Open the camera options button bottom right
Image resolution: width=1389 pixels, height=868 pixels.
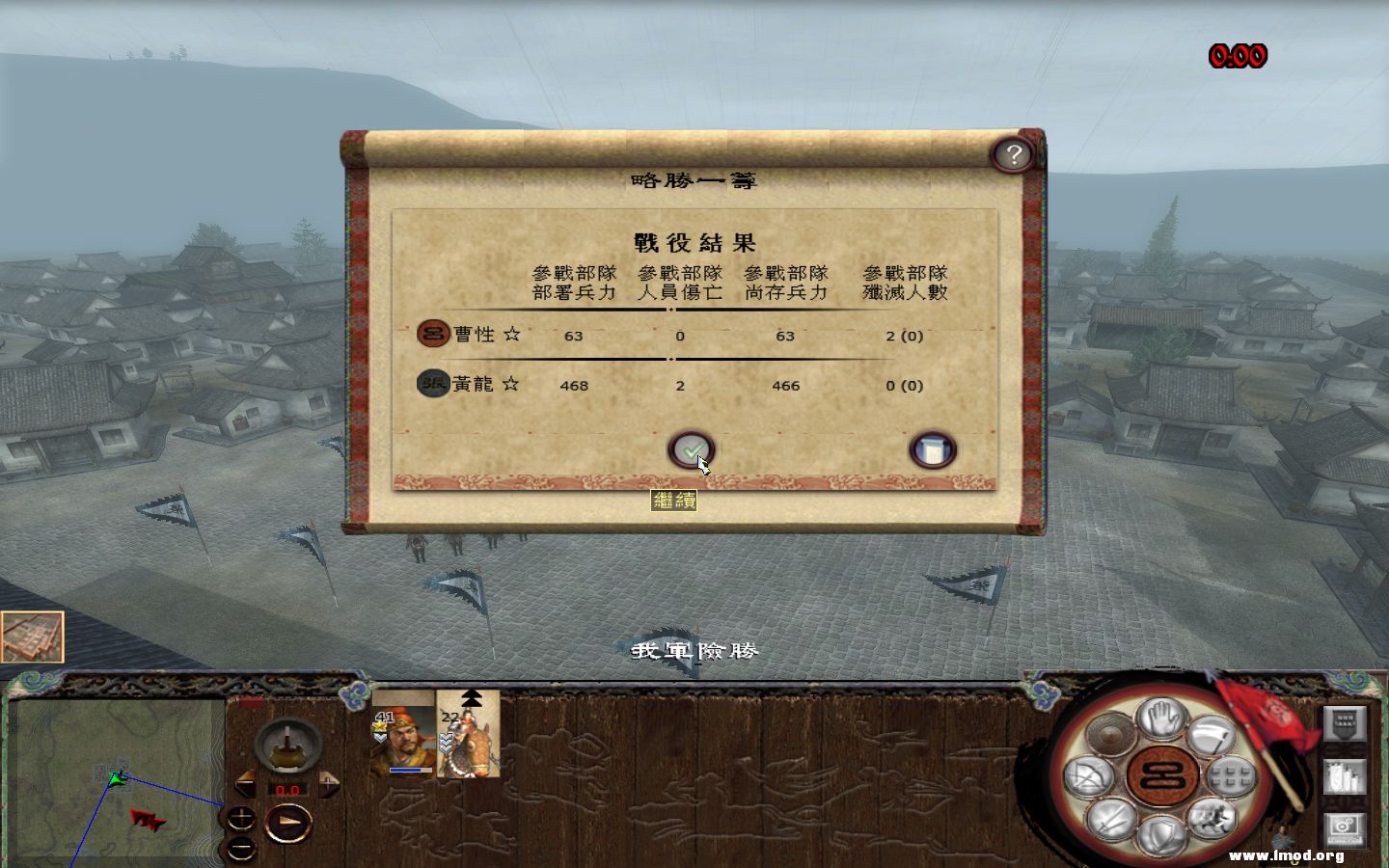pyautogui.click(x=1343, y=825)
